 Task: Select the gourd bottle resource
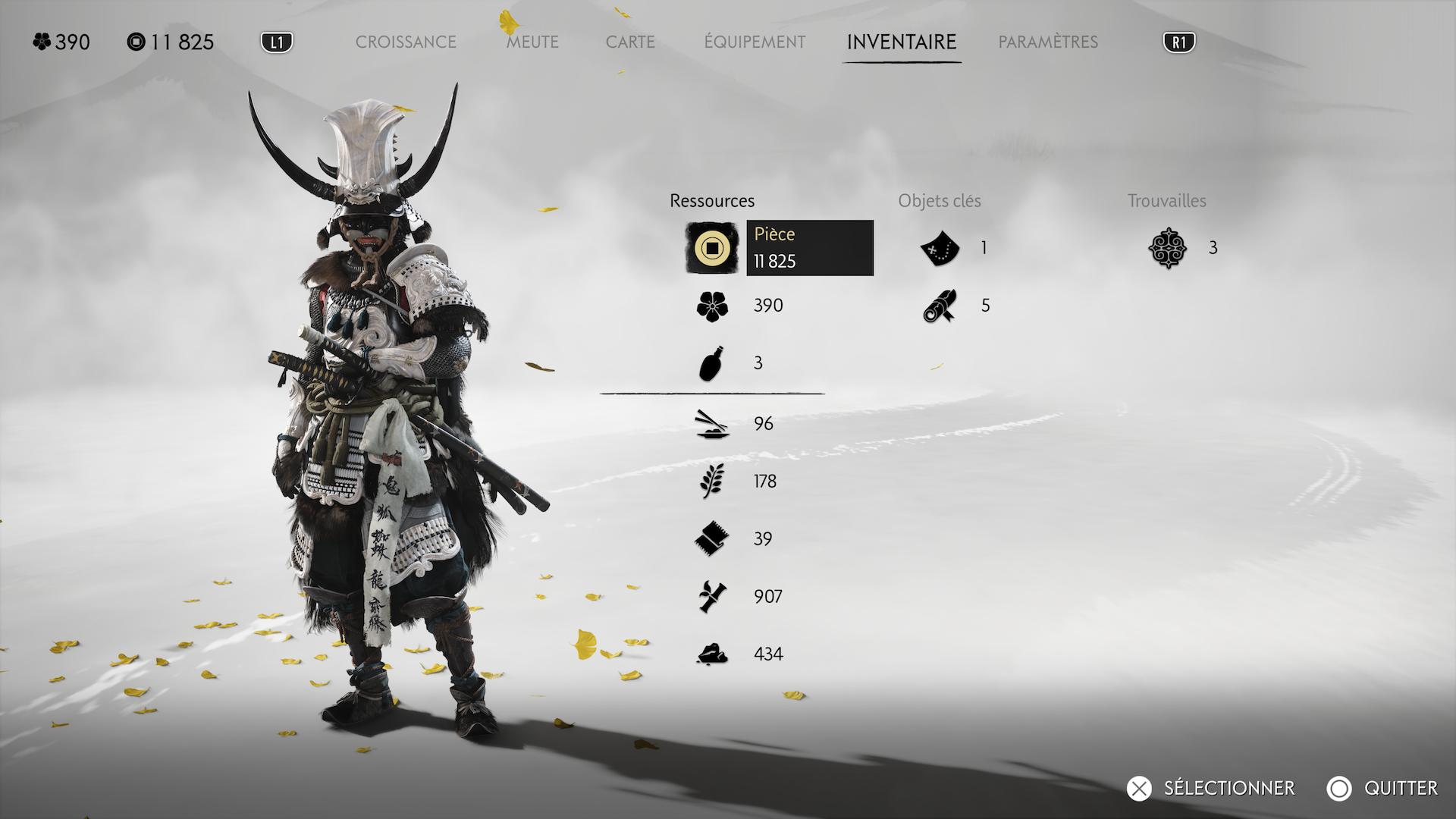point(711,363)
